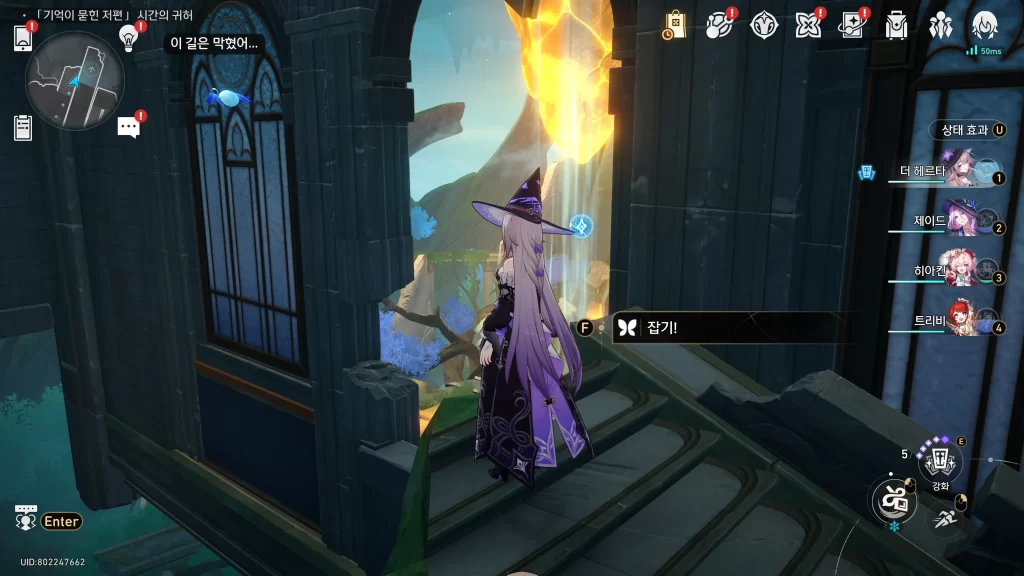
Task: Open the character head profile icon
Action: (x=984, y=25)
